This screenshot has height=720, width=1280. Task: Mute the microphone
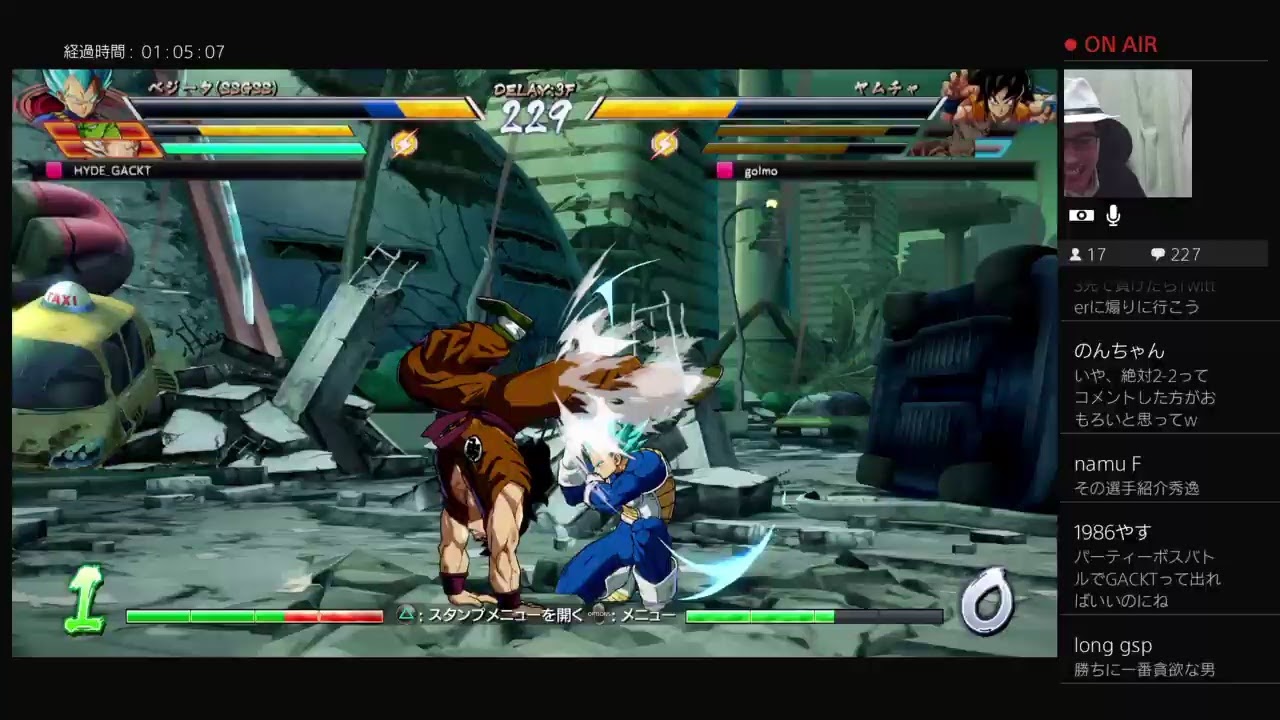[1112, 214]
